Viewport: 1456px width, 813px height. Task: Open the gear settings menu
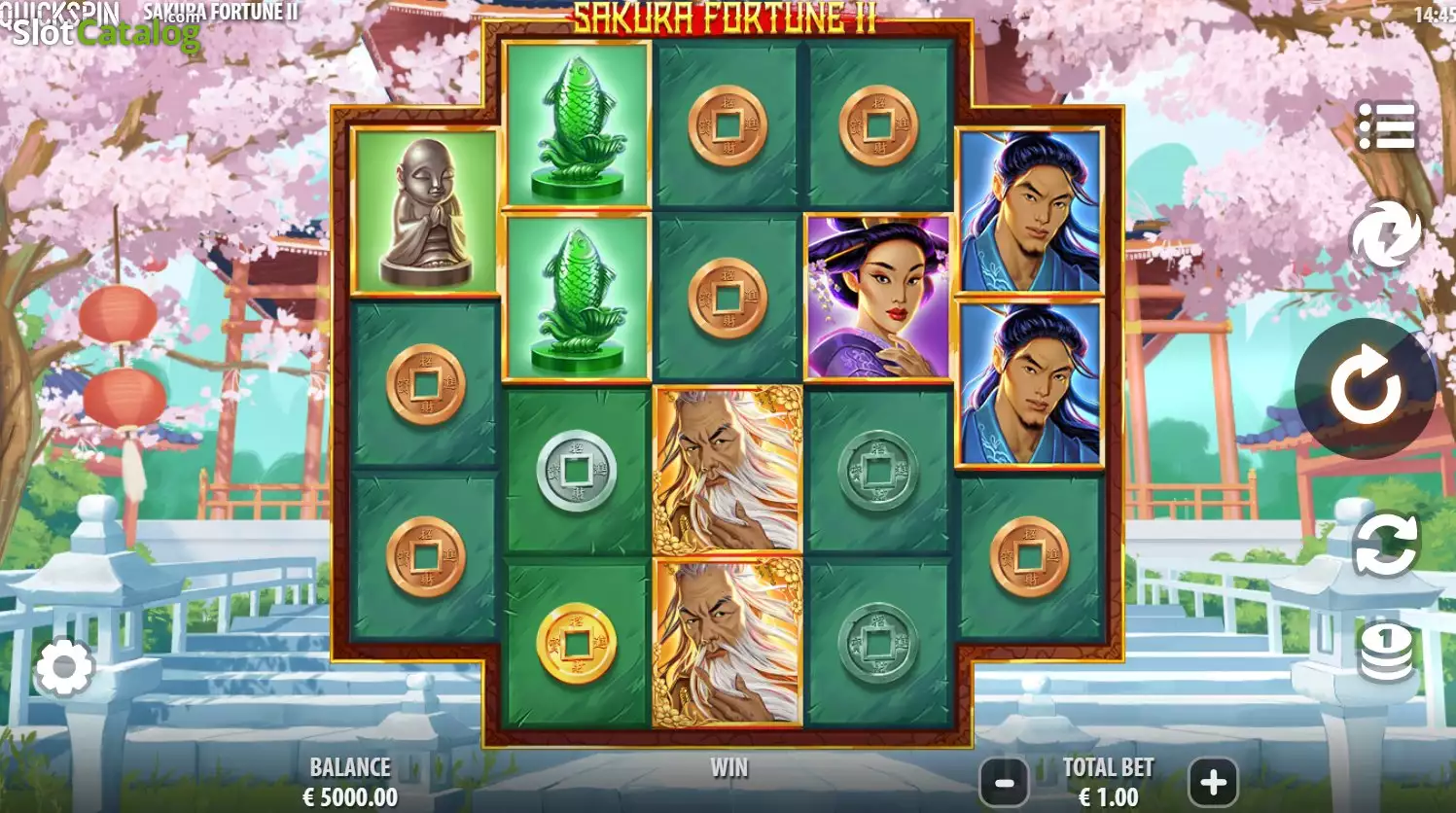64,667
